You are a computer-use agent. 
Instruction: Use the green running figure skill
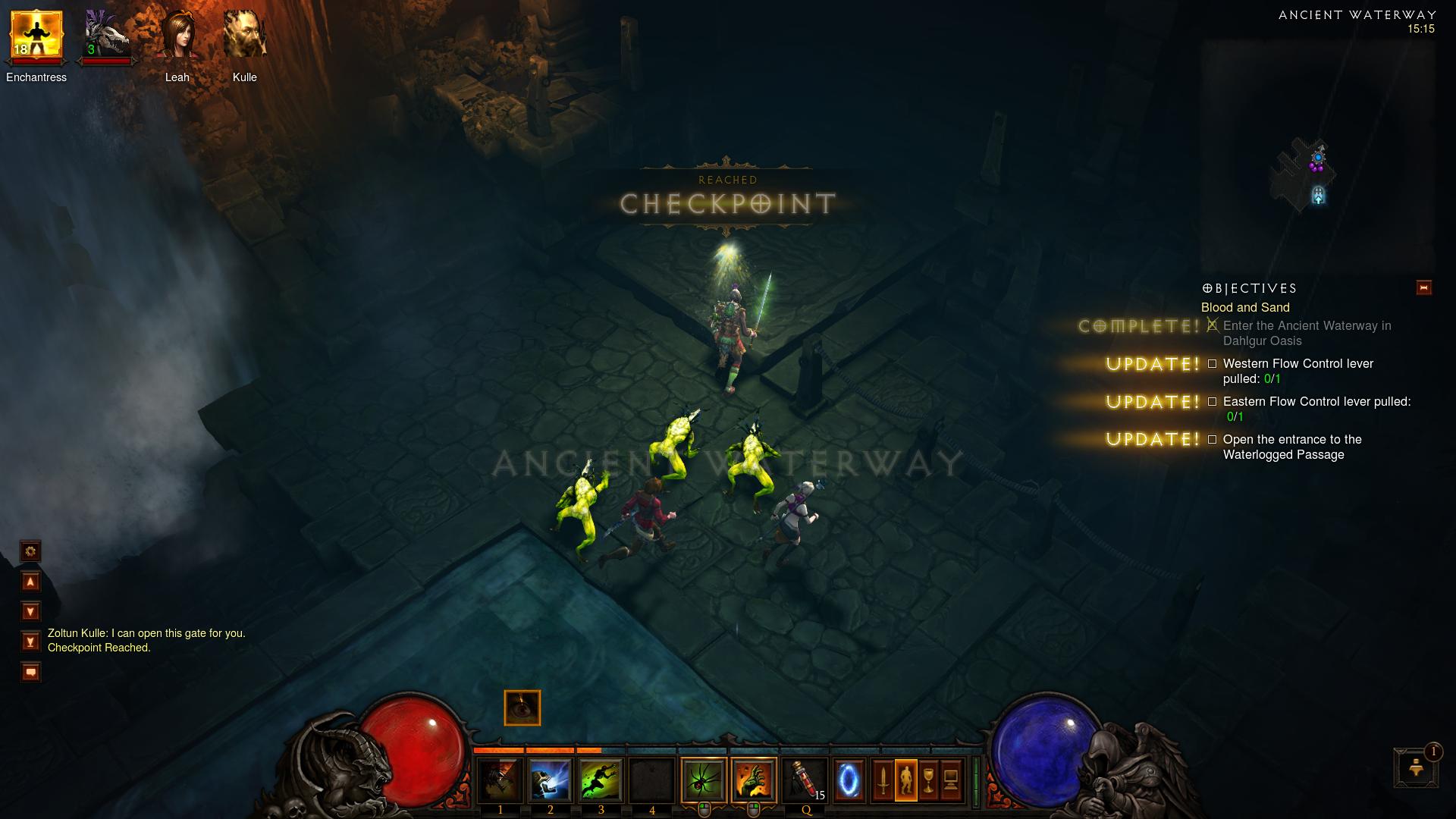(601, 780)
